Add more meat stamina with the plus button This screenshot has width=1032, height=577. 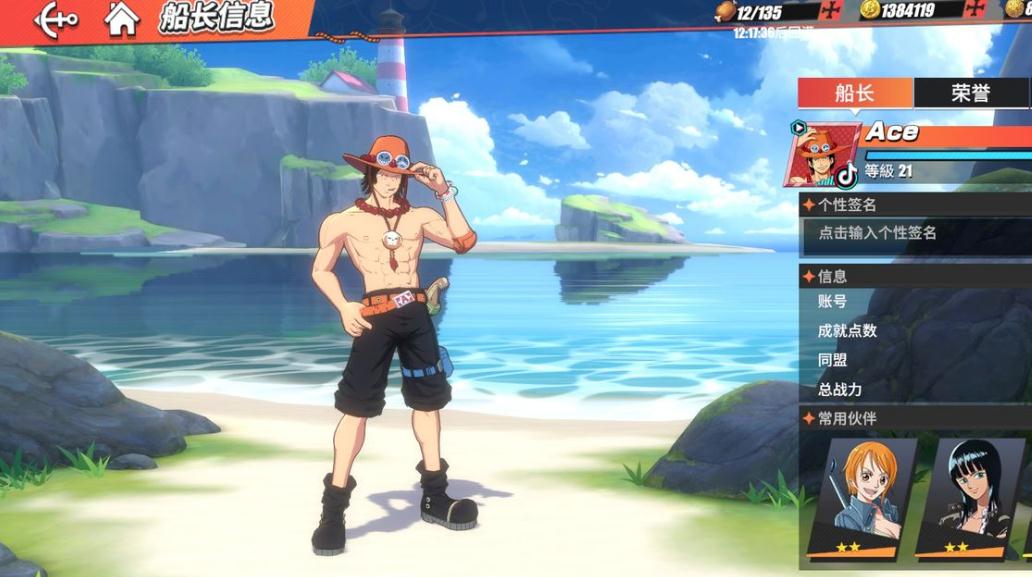(x=831, y=11)
